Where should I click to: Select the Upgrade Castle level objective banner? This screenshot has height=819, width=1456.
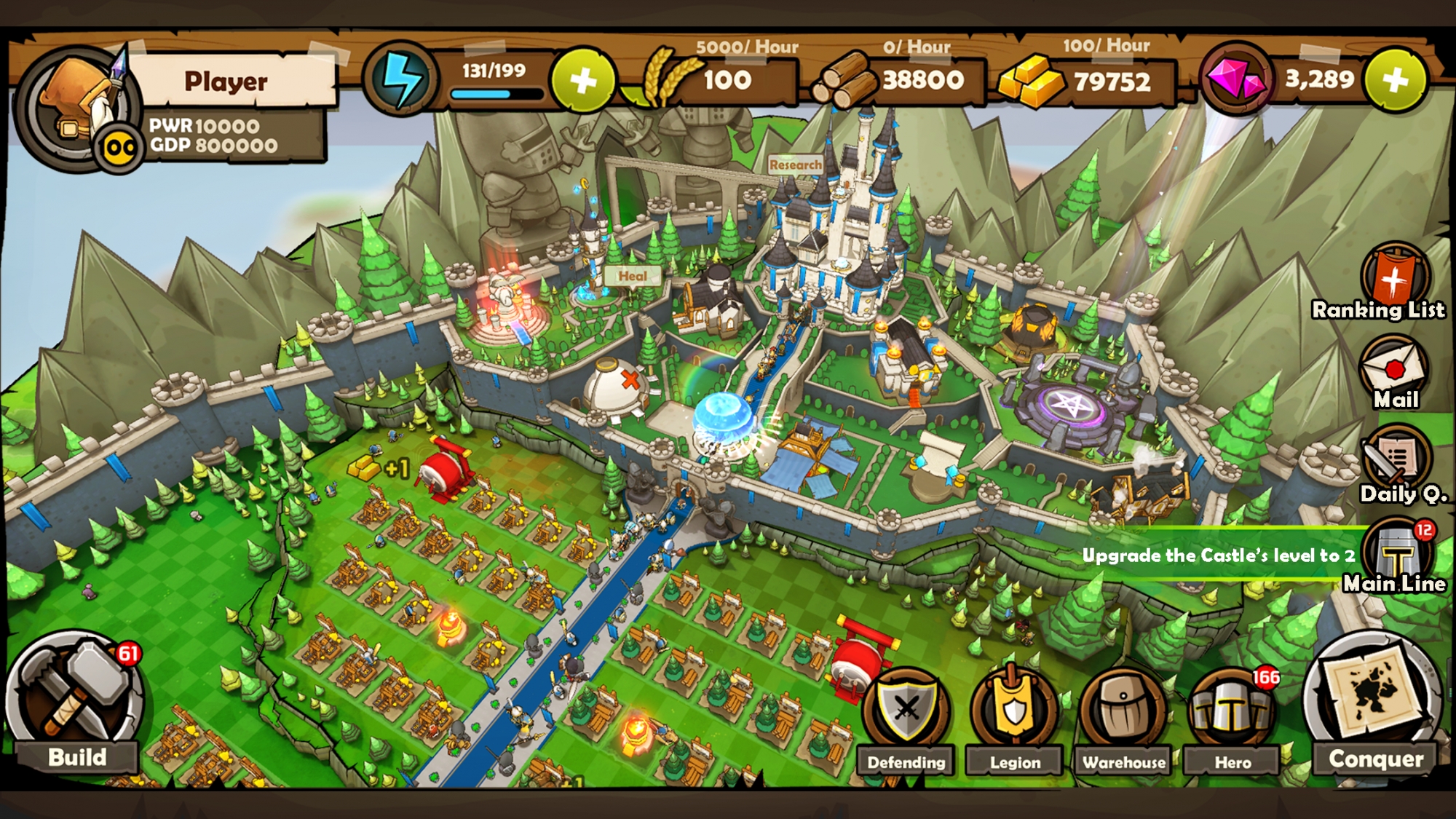tap(1217, 555)
